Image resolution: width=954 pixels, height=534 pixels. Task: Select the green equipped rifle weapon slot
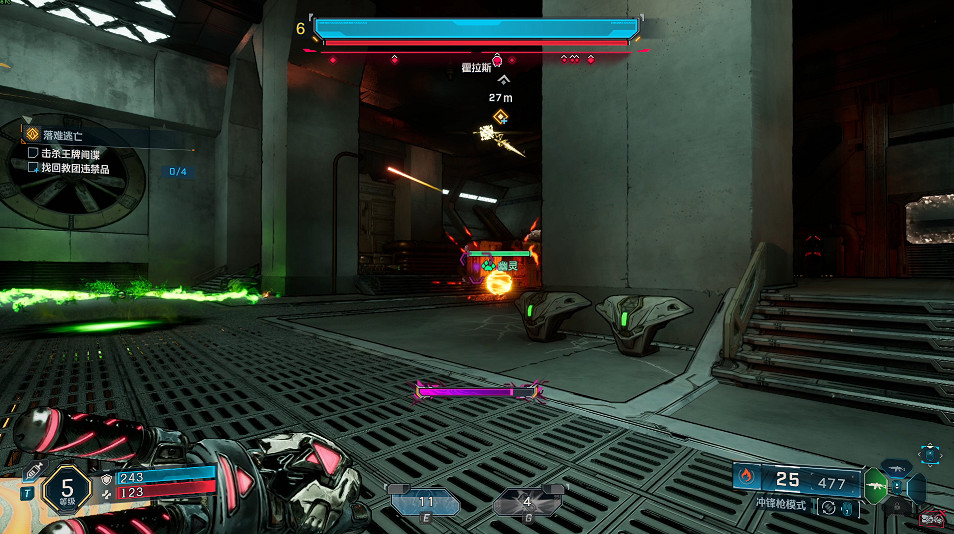[x=875, y=486]
